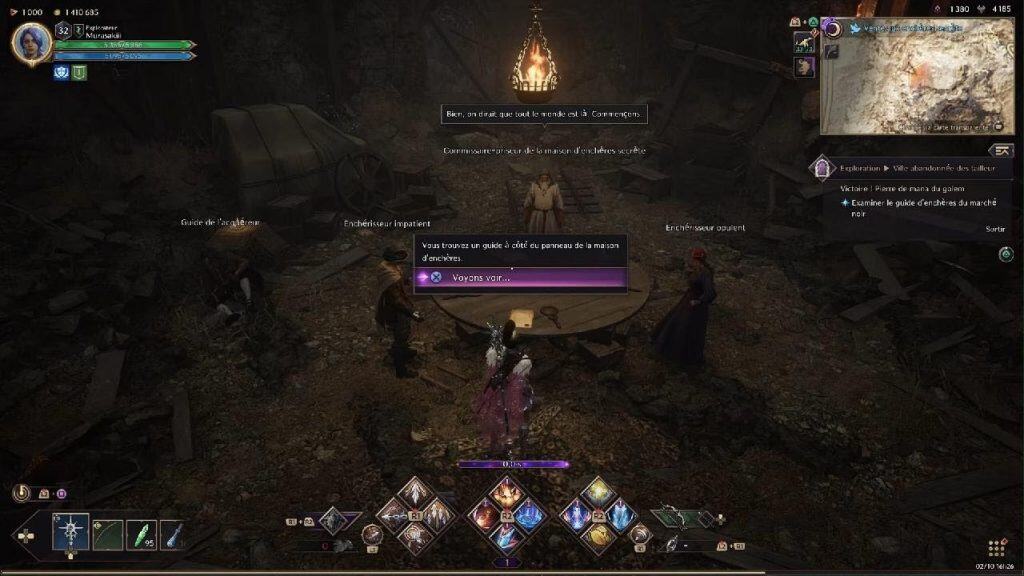Select the mount icon beside the minimap

[x=804, y=41]
